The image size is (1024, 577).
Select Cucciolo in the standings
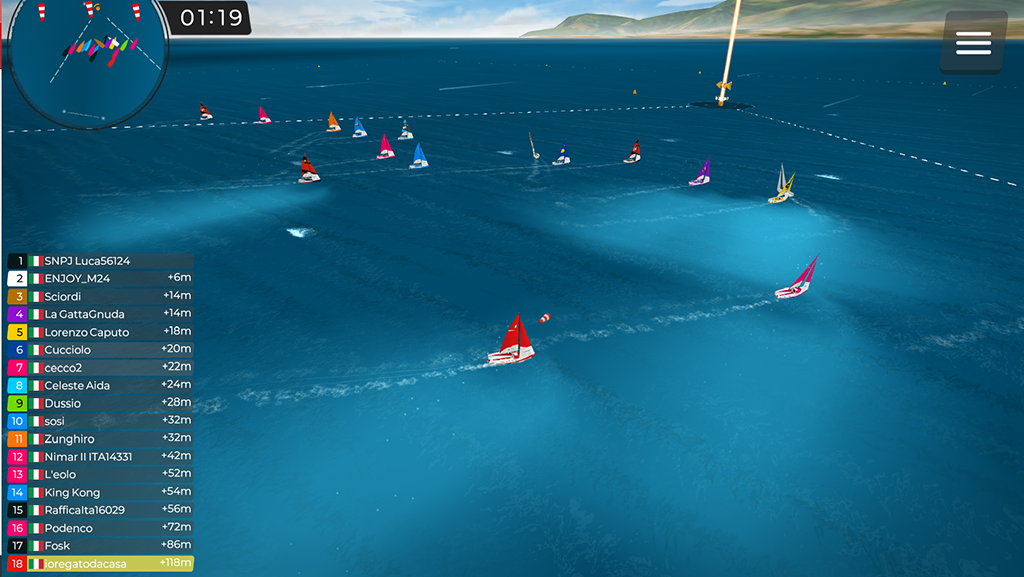pos(100,350)
